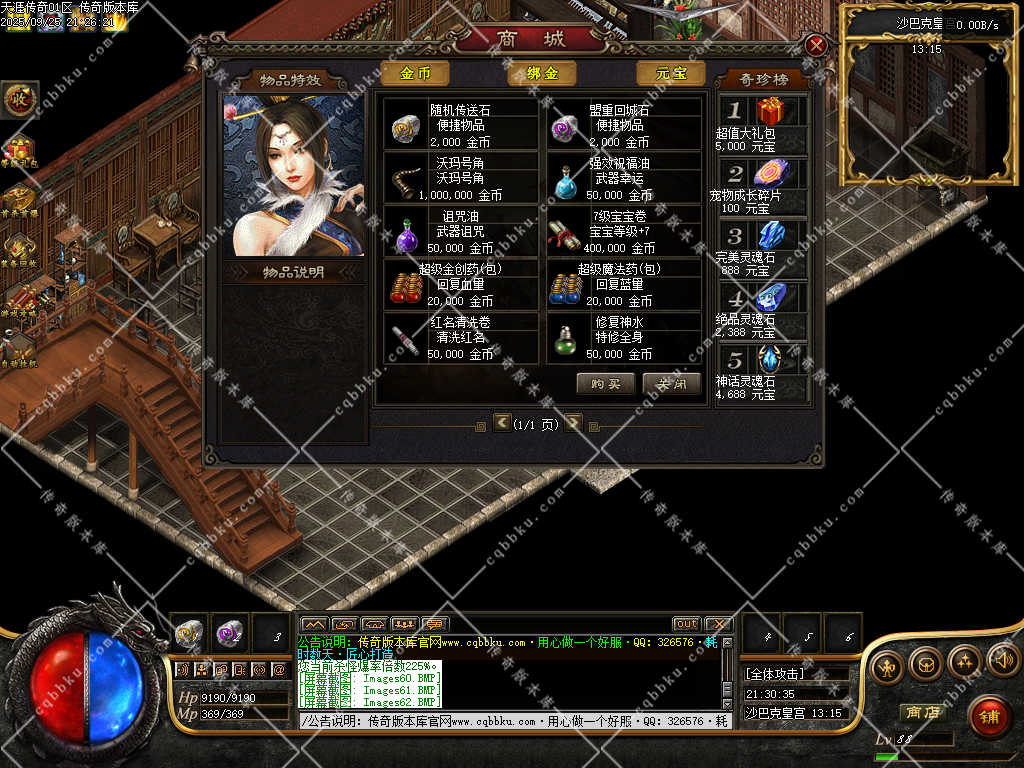Go to the next shop page arrow

(x=573, y=423)
